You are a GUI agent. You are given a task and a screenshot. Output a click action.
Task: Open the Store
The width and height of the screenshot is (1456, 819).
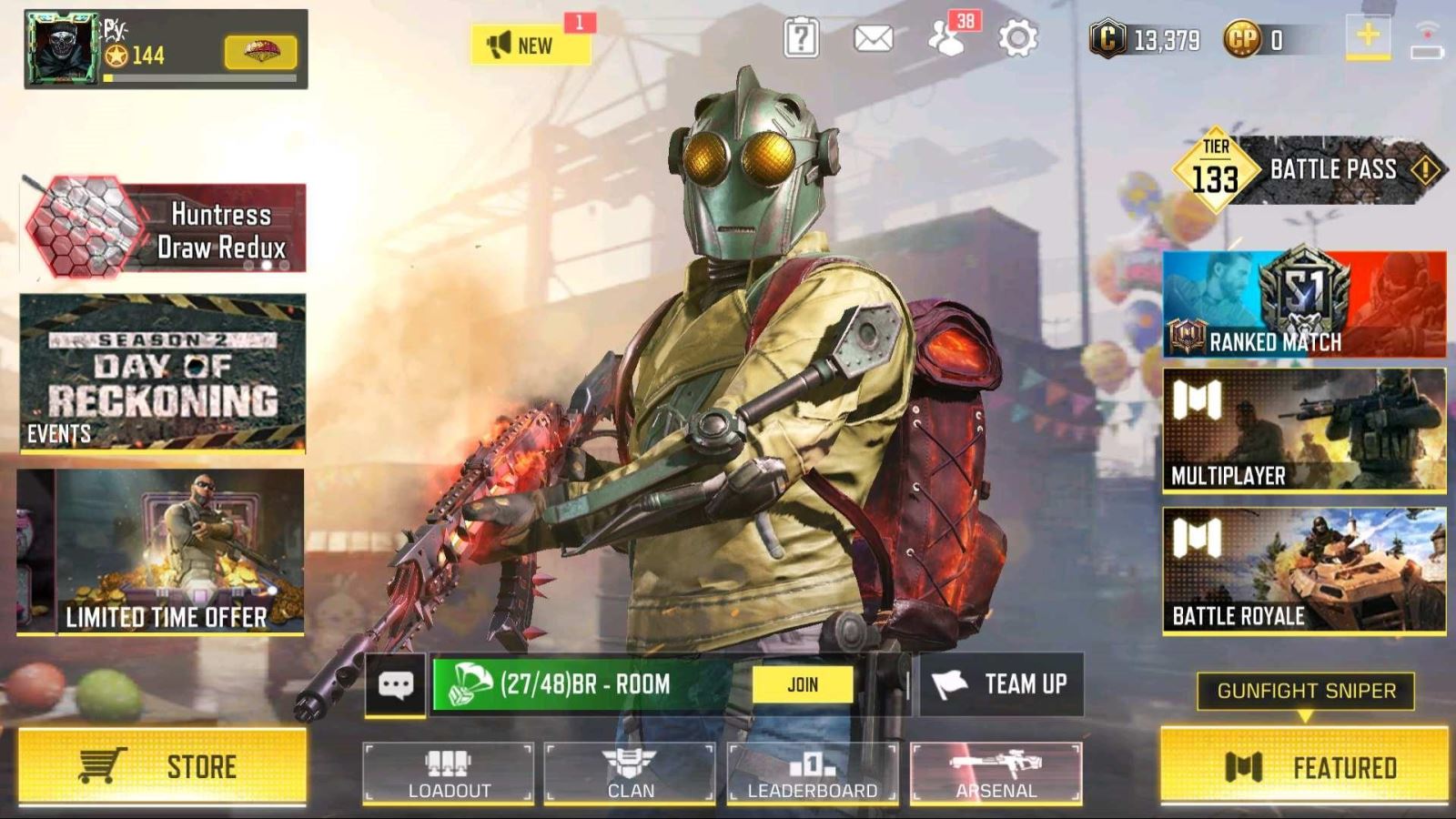click(x=162, y=766)
